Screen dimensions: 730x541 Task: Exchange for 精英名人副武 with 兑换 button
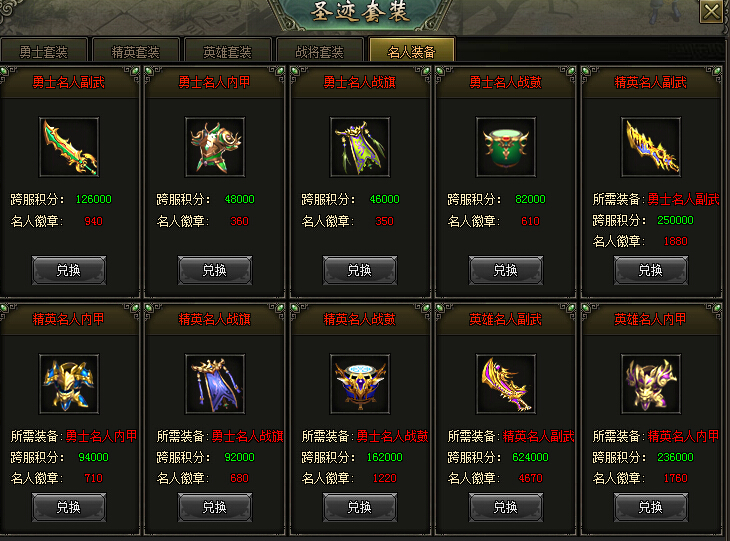(x=651, y=270)
